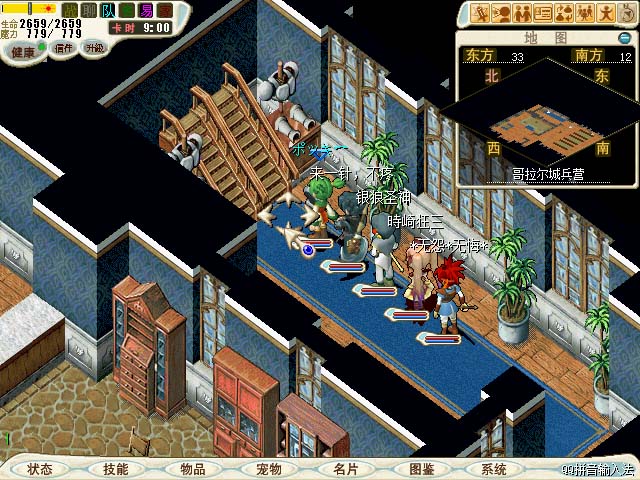Toggle the 聊 chat mode icon
Image resolution: width=640 pixels, height=480 pixels.
coord(88,10)
